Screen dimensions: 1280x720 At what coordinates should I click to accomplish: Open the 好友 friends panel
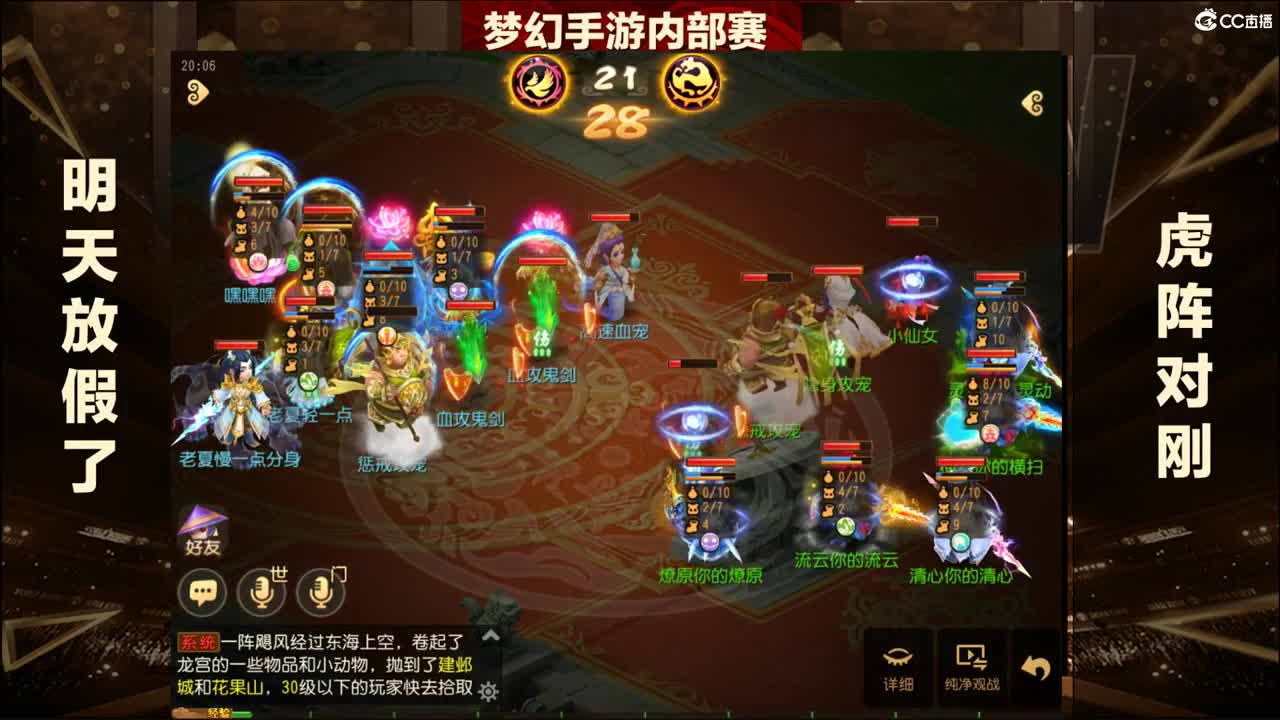click(x=203, y=525)
